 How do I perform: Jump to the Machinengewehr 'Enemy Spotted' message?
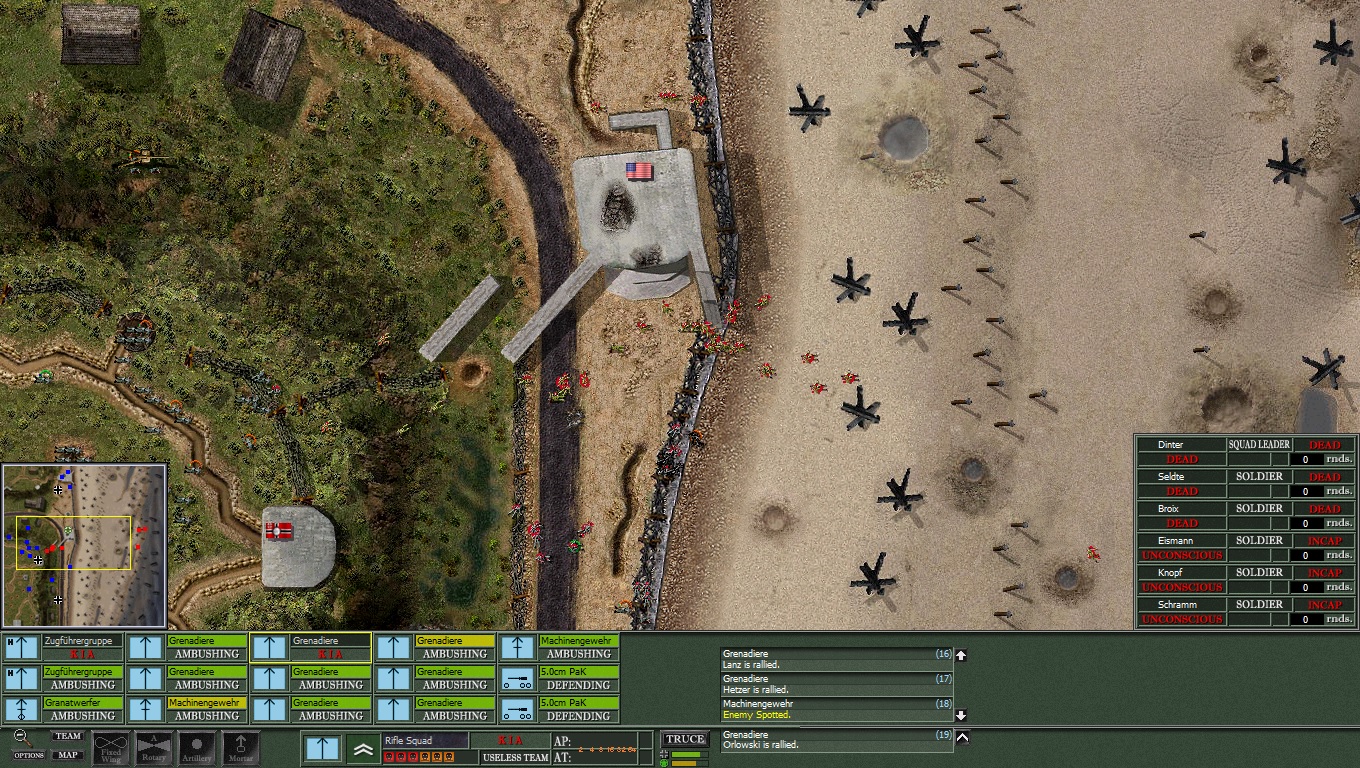[836, 709]
